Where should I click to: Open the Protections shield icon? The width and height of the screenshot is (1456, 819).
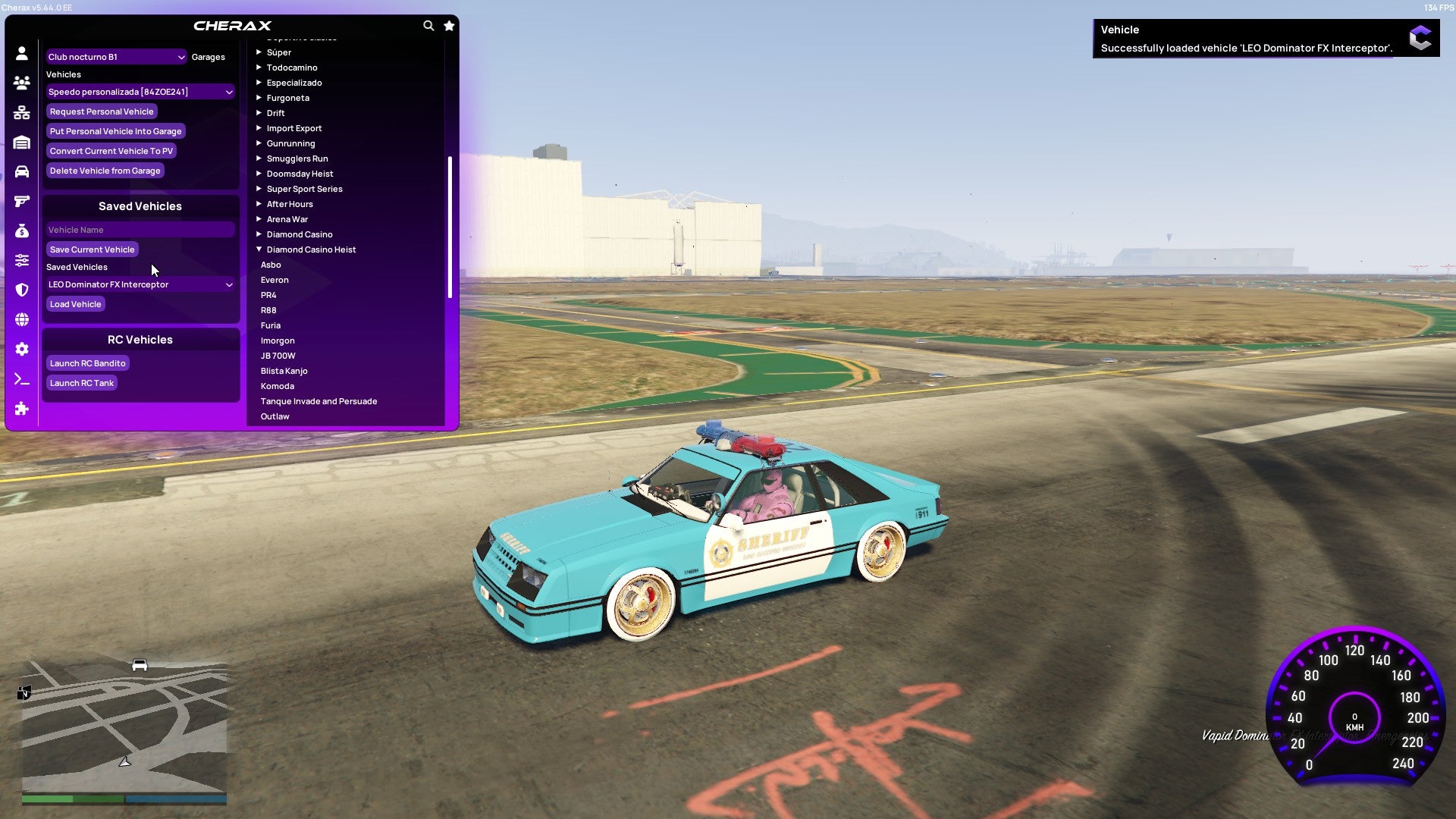[22, 289]
